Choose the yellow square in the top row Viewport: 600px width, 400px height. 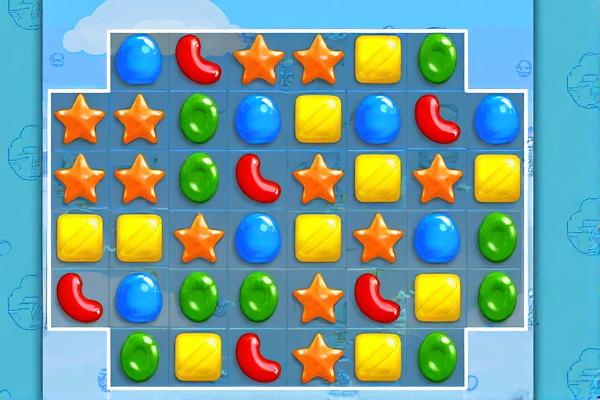point(378,59)
